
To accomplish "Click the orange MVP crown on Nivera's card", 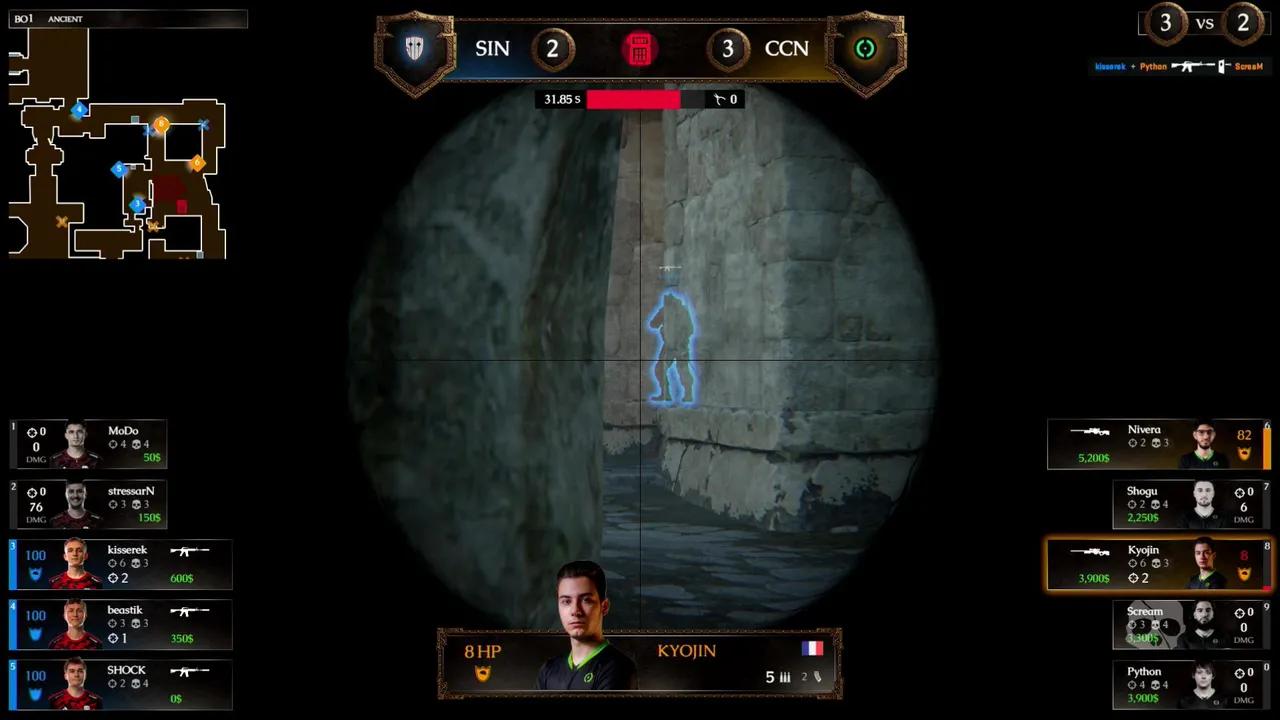I will 1243,452.
